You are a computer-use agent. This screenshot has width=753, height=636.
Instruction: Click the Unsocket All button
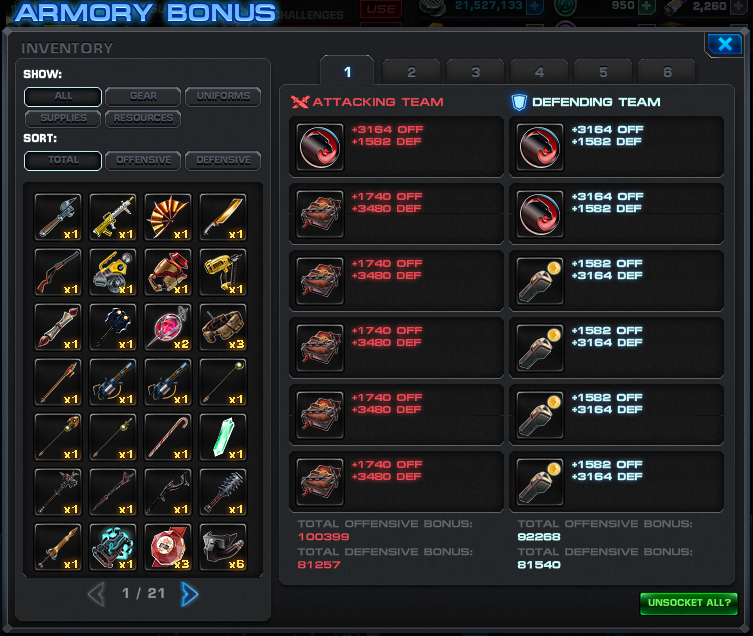point(688,603)
